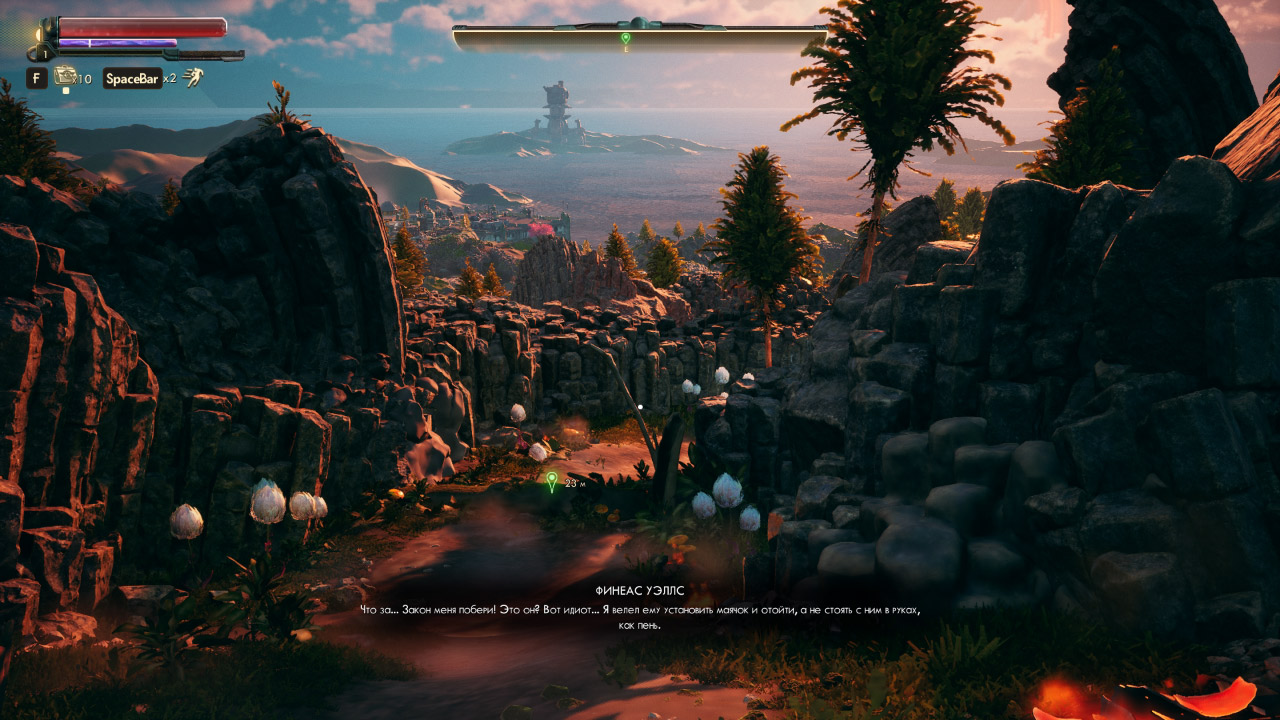1280x720 pixels.
Task: Click the F interaction key prompt
Action: pos(37,78)
